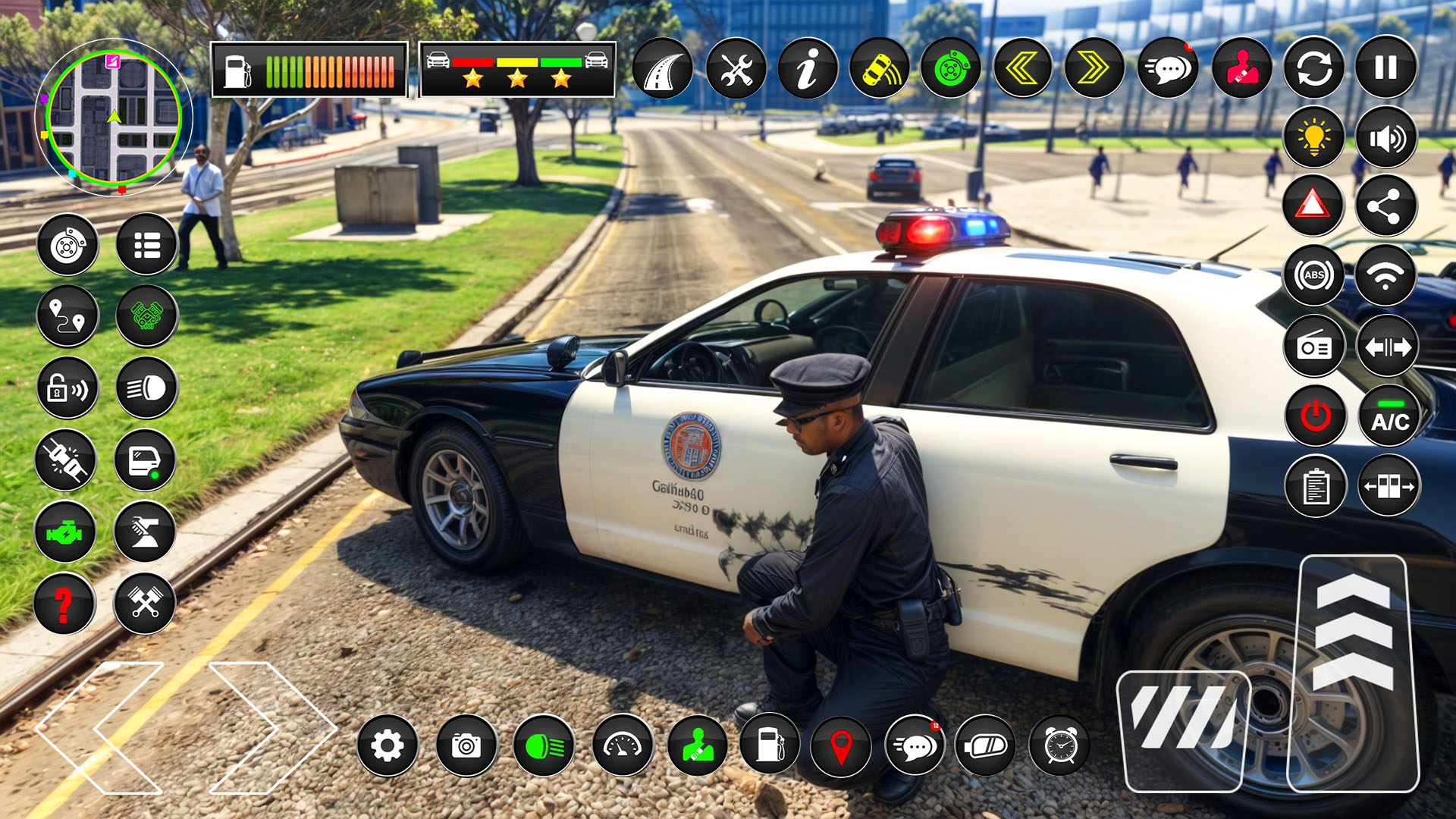This screenshot has width=1456, height=819.
Task: Click the red power button
Action: click(x=1316, y=416)
